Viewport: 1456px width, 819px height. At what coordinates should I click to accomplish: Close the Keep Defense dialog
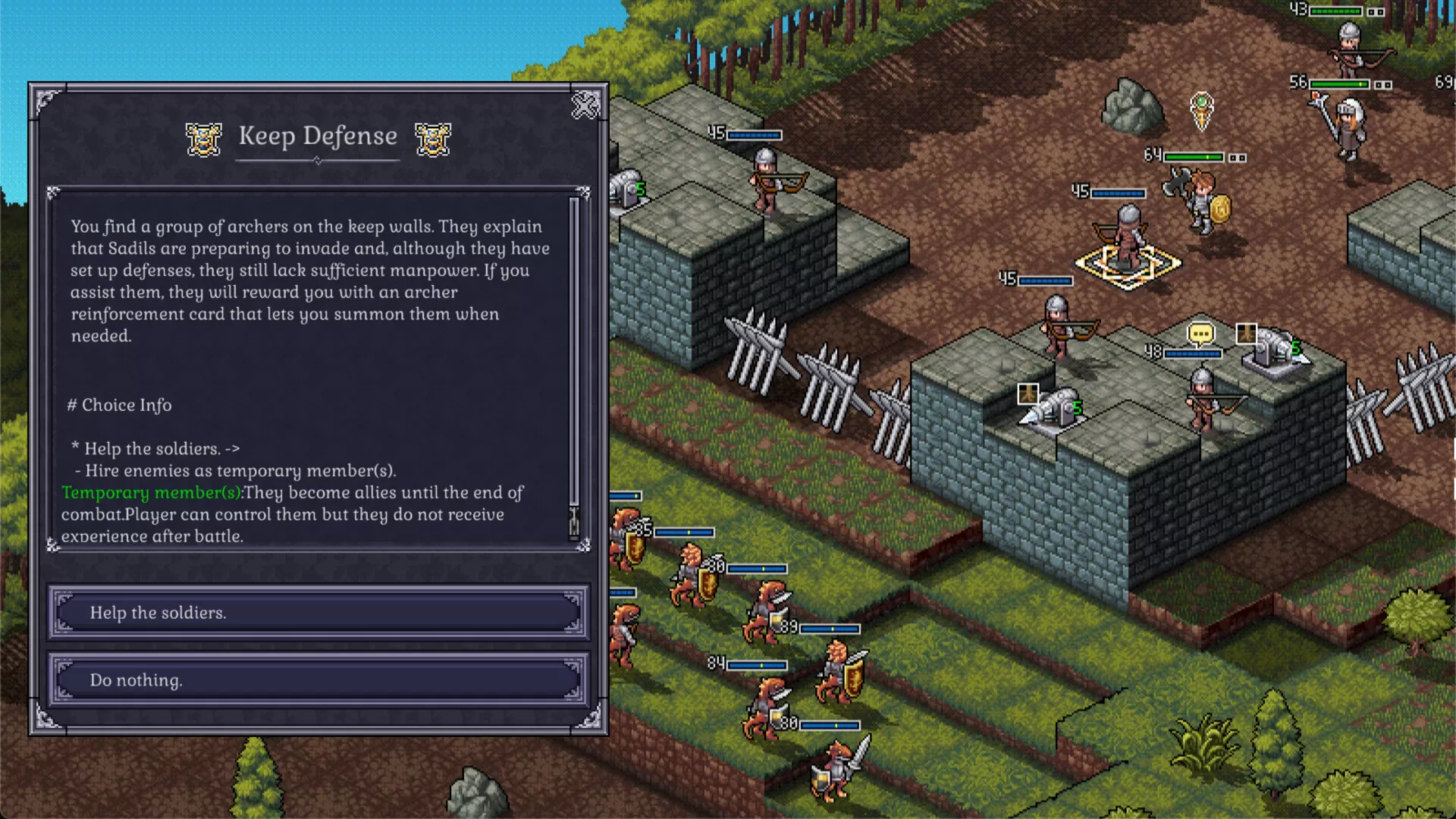tap(585, 105)
